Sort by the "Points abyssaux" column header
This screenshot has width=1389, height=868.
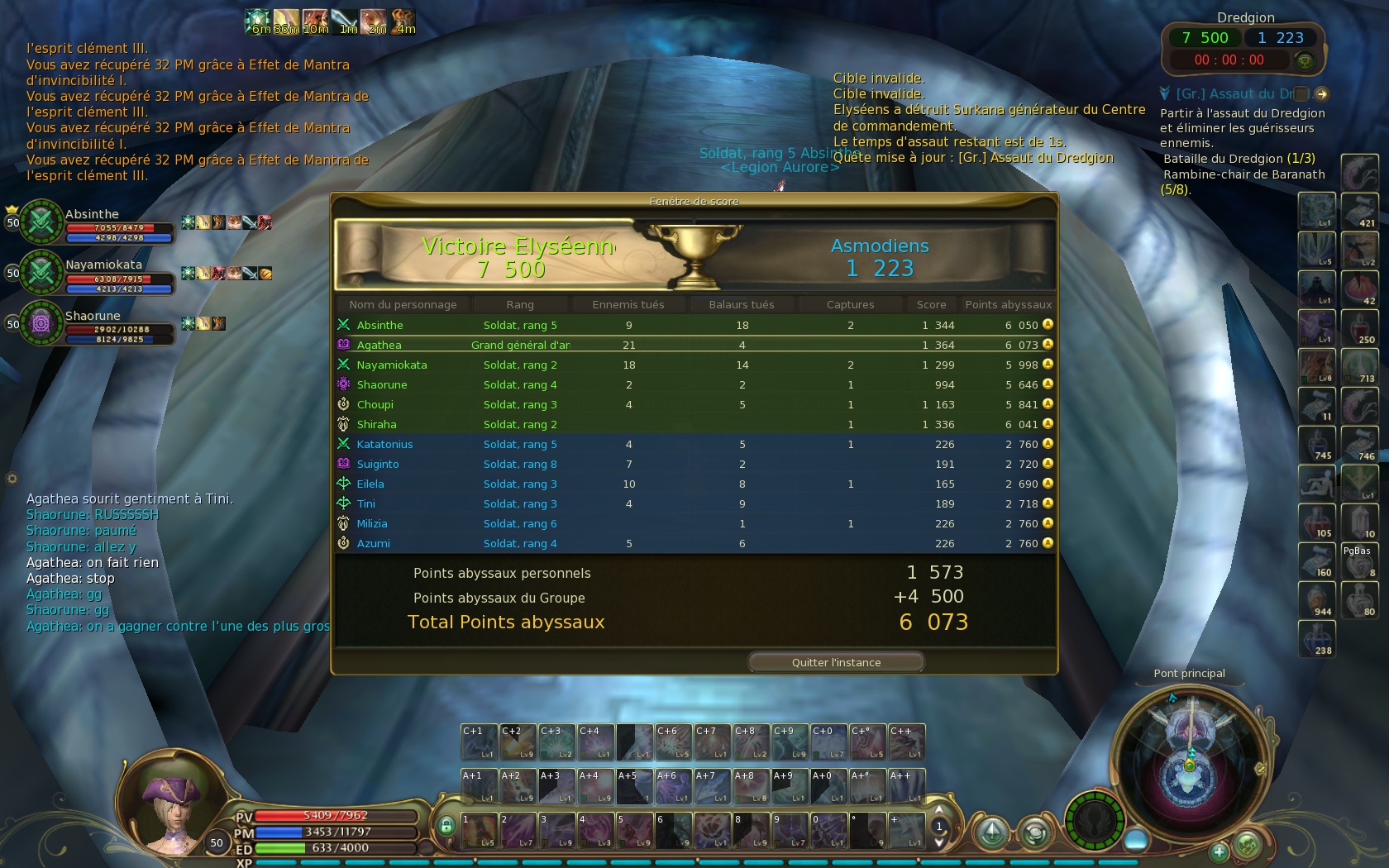pos(1008,304)
